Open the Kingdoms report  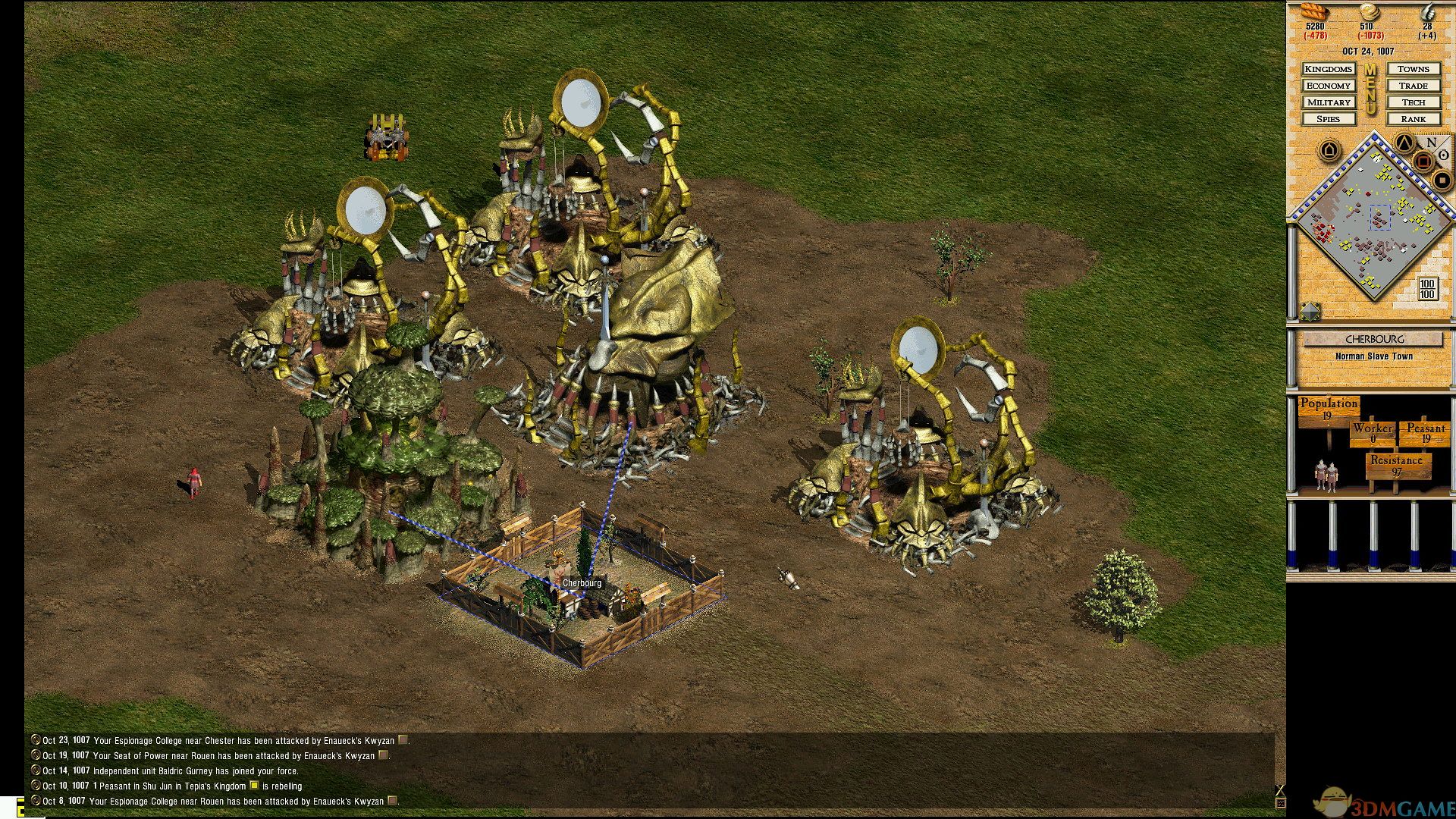click(x=1329, y=69)
